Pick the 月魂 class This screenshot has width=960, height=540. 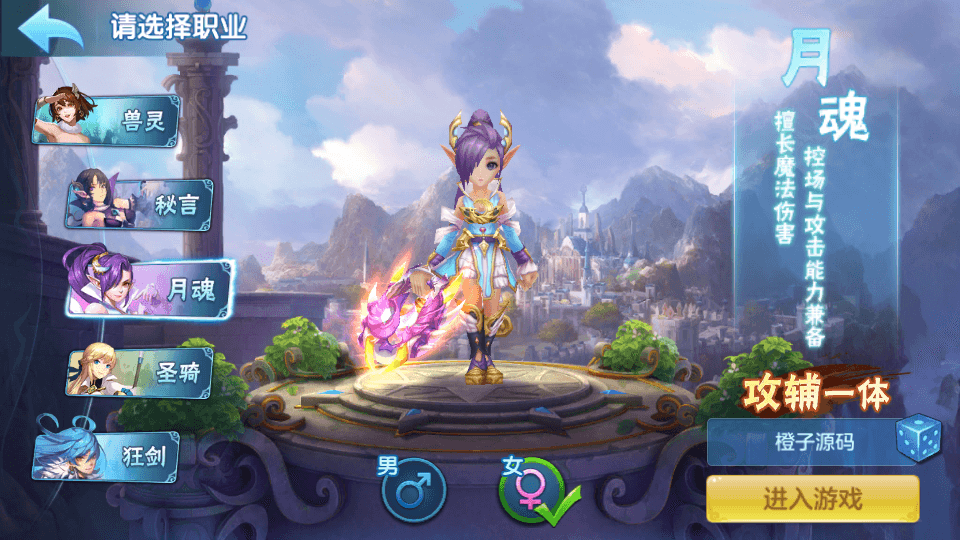[x=150, y=287]
